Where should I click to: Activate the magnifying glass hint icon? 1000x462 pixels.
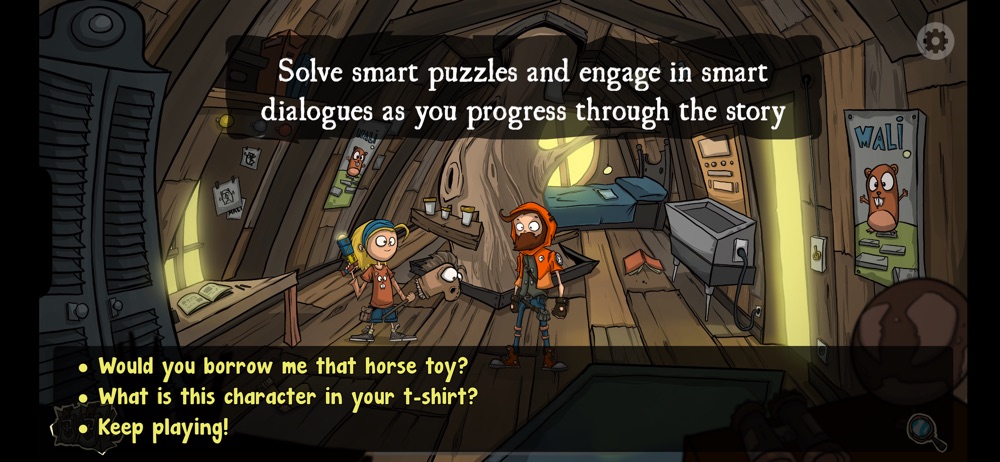pos(926,431)
